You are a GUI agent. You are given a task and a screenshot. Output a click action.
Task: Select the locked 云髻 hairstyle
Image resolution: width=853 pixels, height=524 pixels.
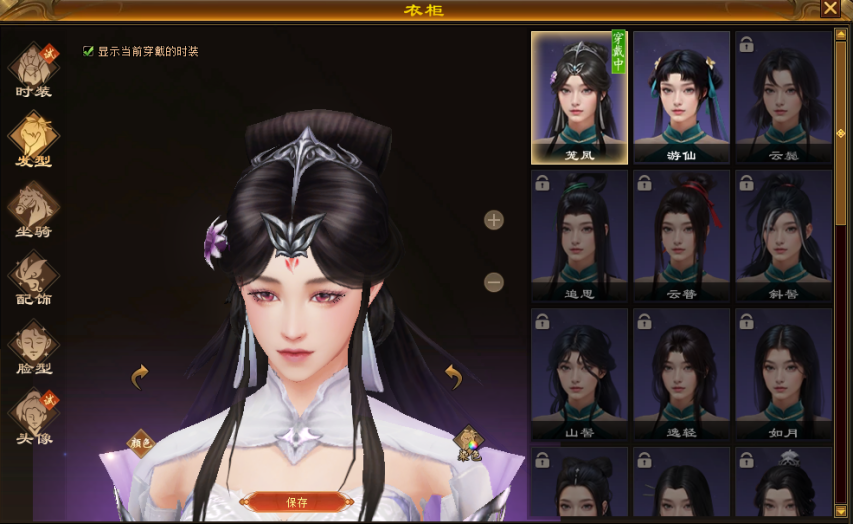[783, 97]
